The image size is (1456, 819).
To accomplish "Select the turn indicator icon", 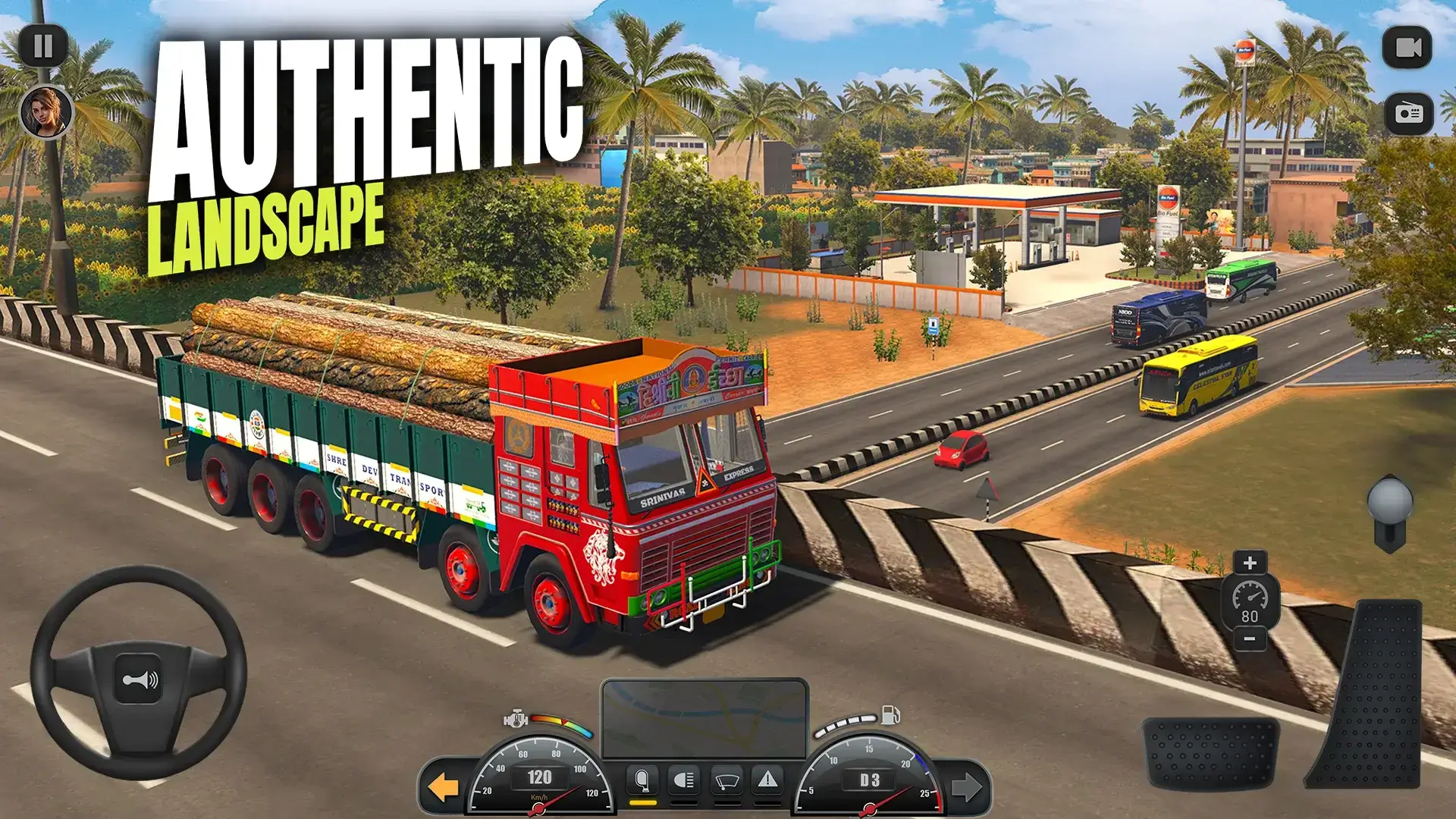I will tap(642, 779).
